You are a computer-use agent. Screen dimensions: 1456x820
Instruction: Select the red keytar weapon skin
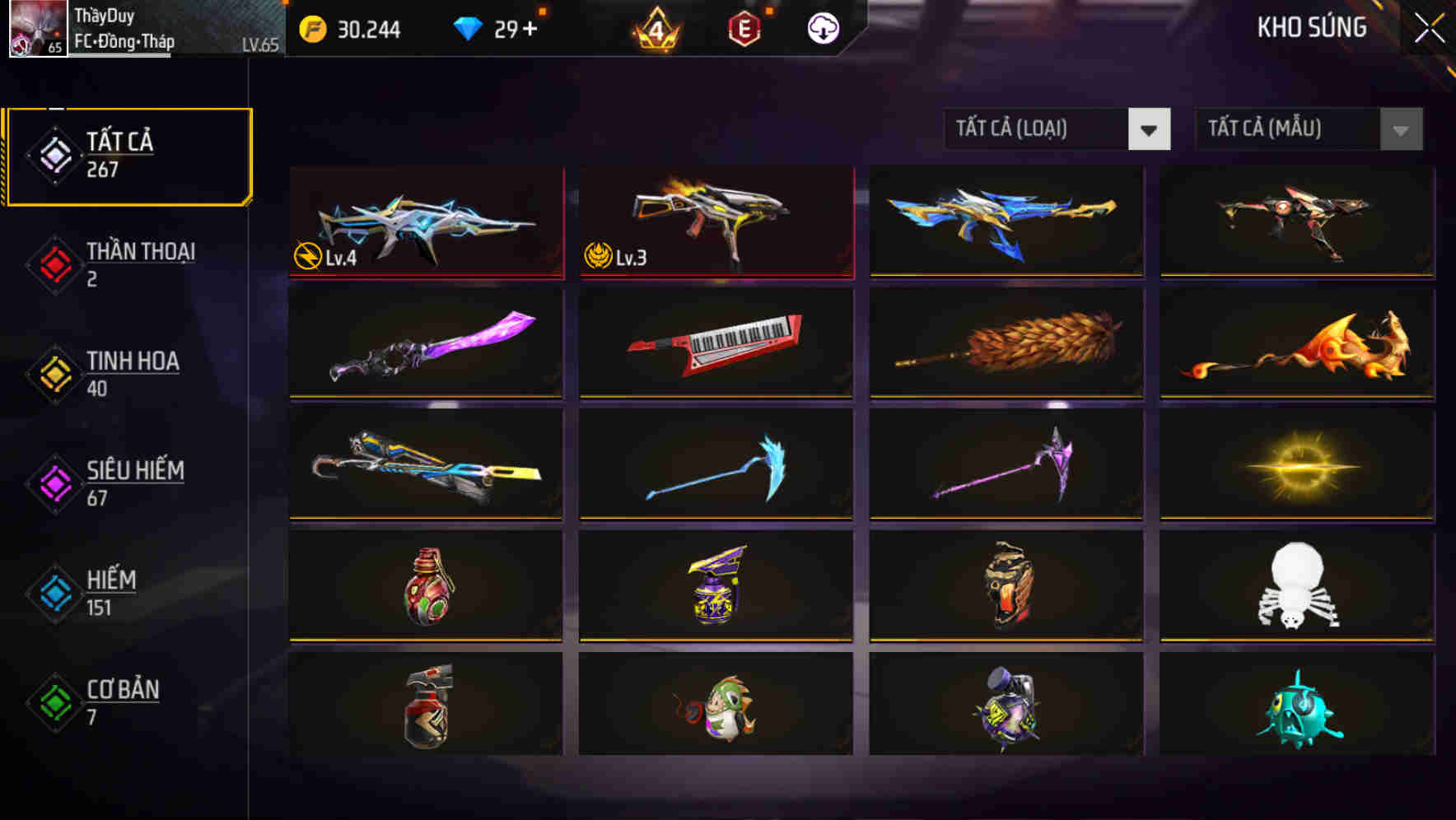(715, 343)
